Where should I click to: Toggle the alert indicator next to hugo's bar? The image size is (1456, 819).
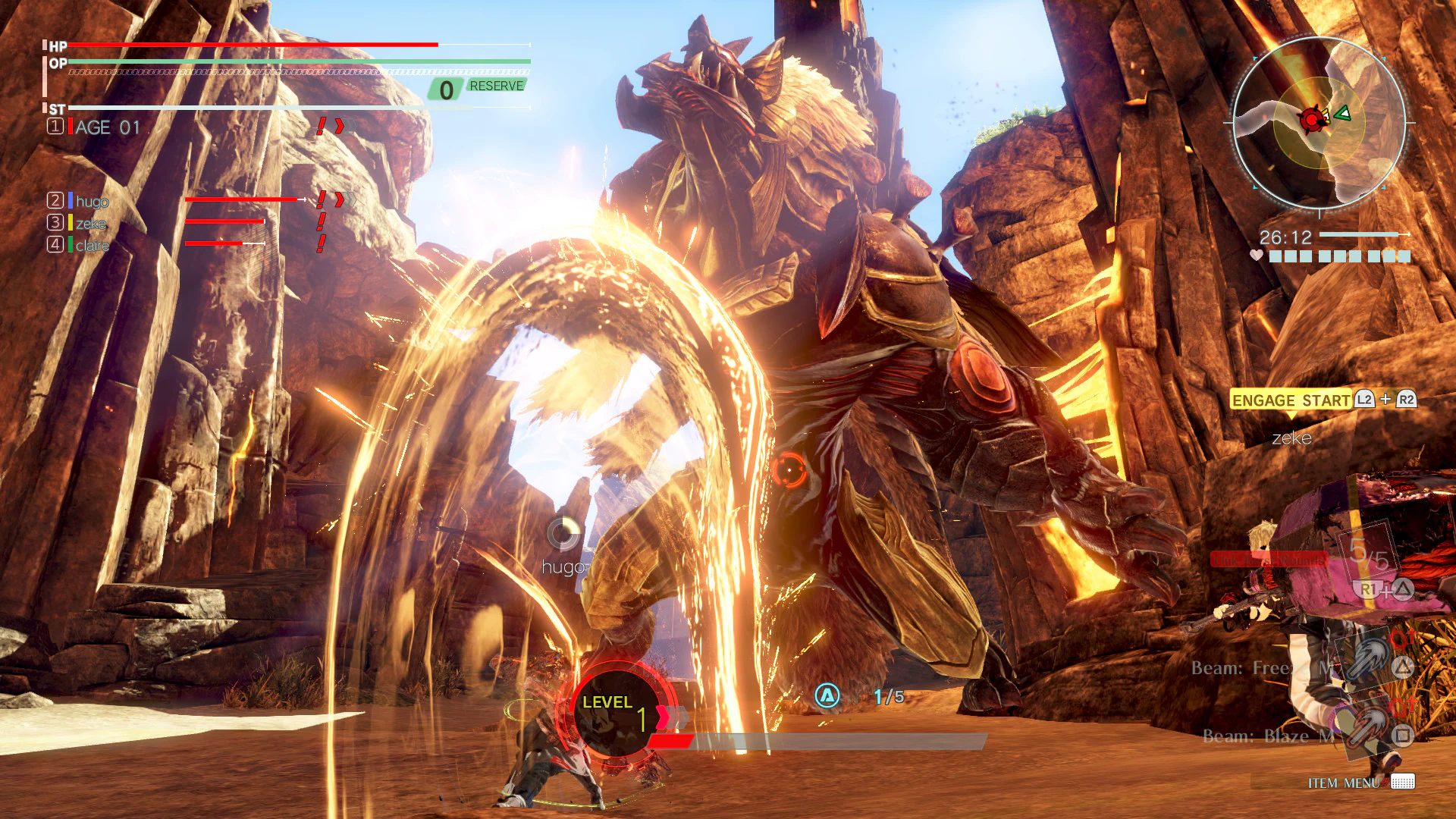[x=321, y=199]
